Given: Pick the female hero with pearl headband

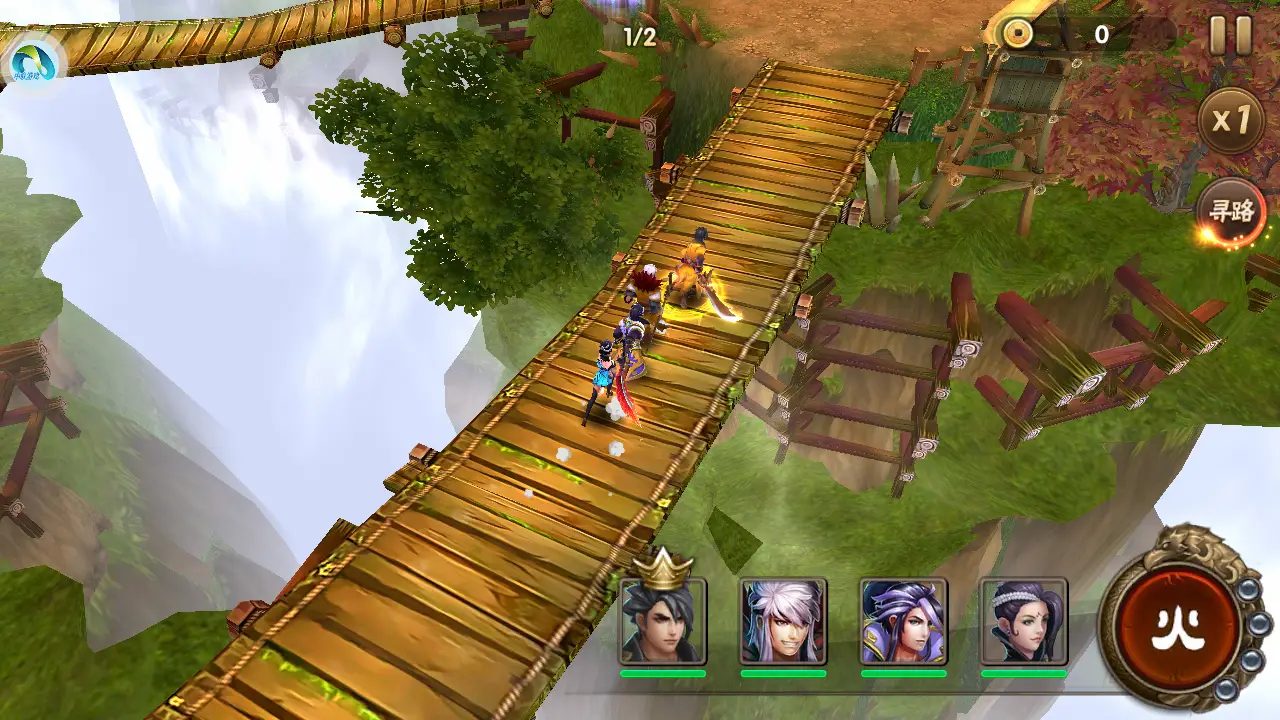Looking at the screenshot, I should click(x=1023, y=622).
